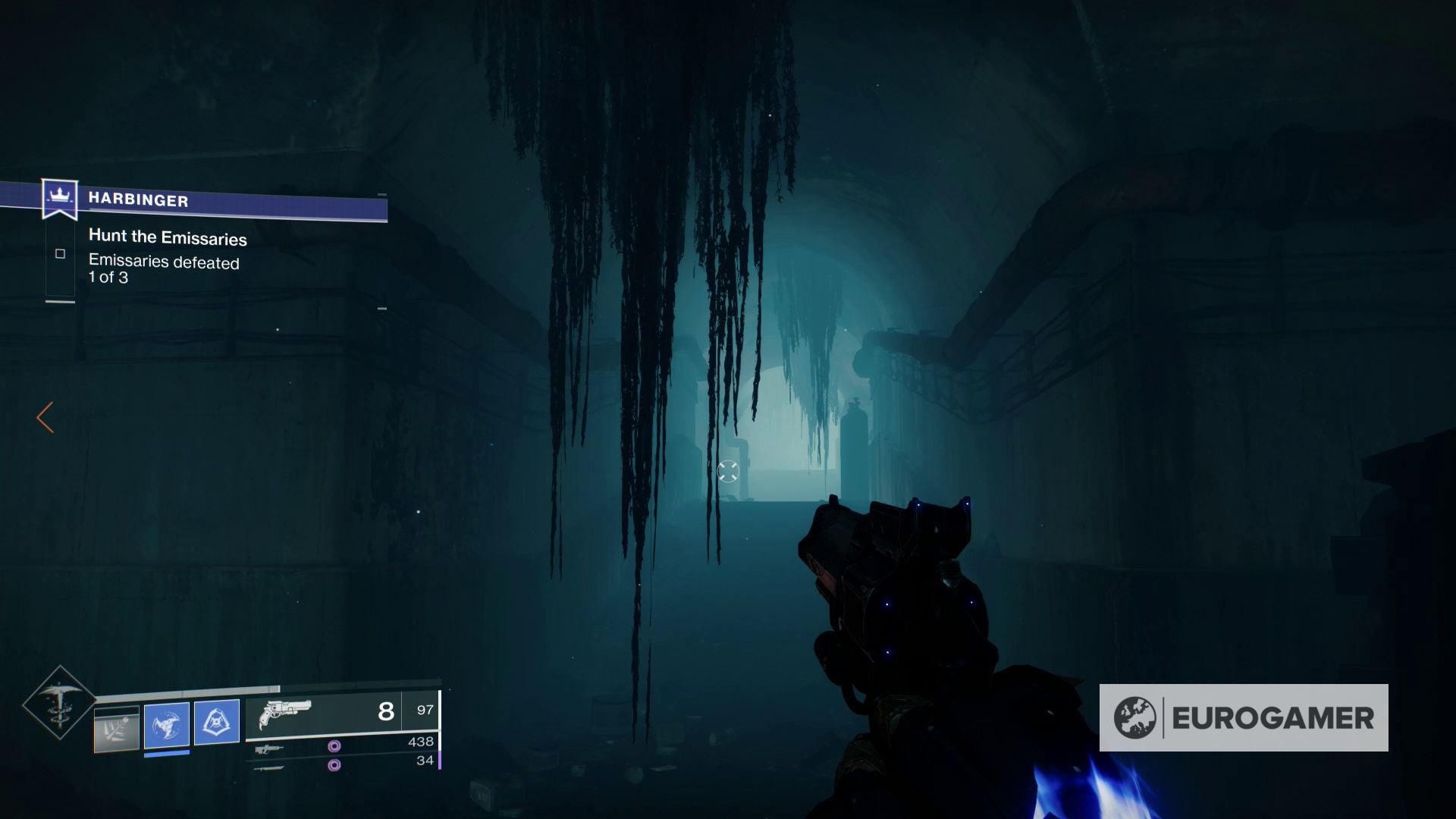Click the orange left-pointing arrow indicator
The width and height of the screenshot is (1456, 819).
click(x=45, y=418)
